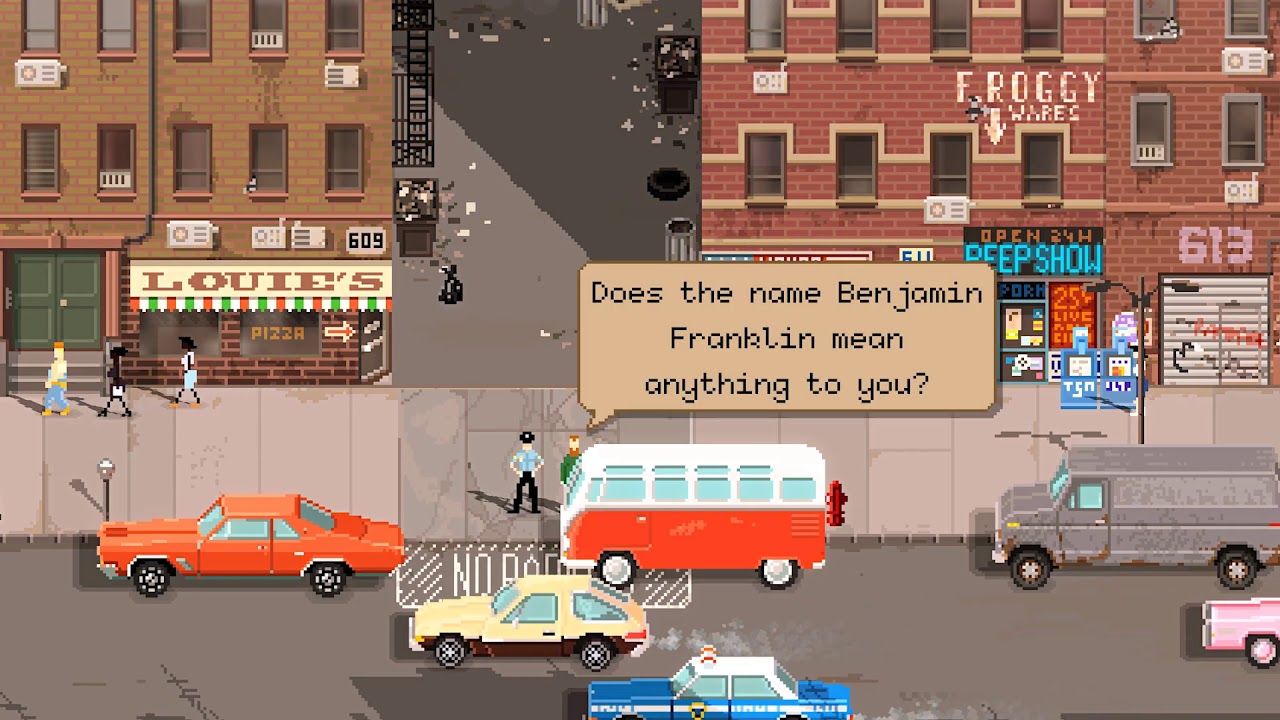Viewport: 1280px width, 720px height.
Task: Click the police officer on the sidewalk
Action: tap(524, 465)
